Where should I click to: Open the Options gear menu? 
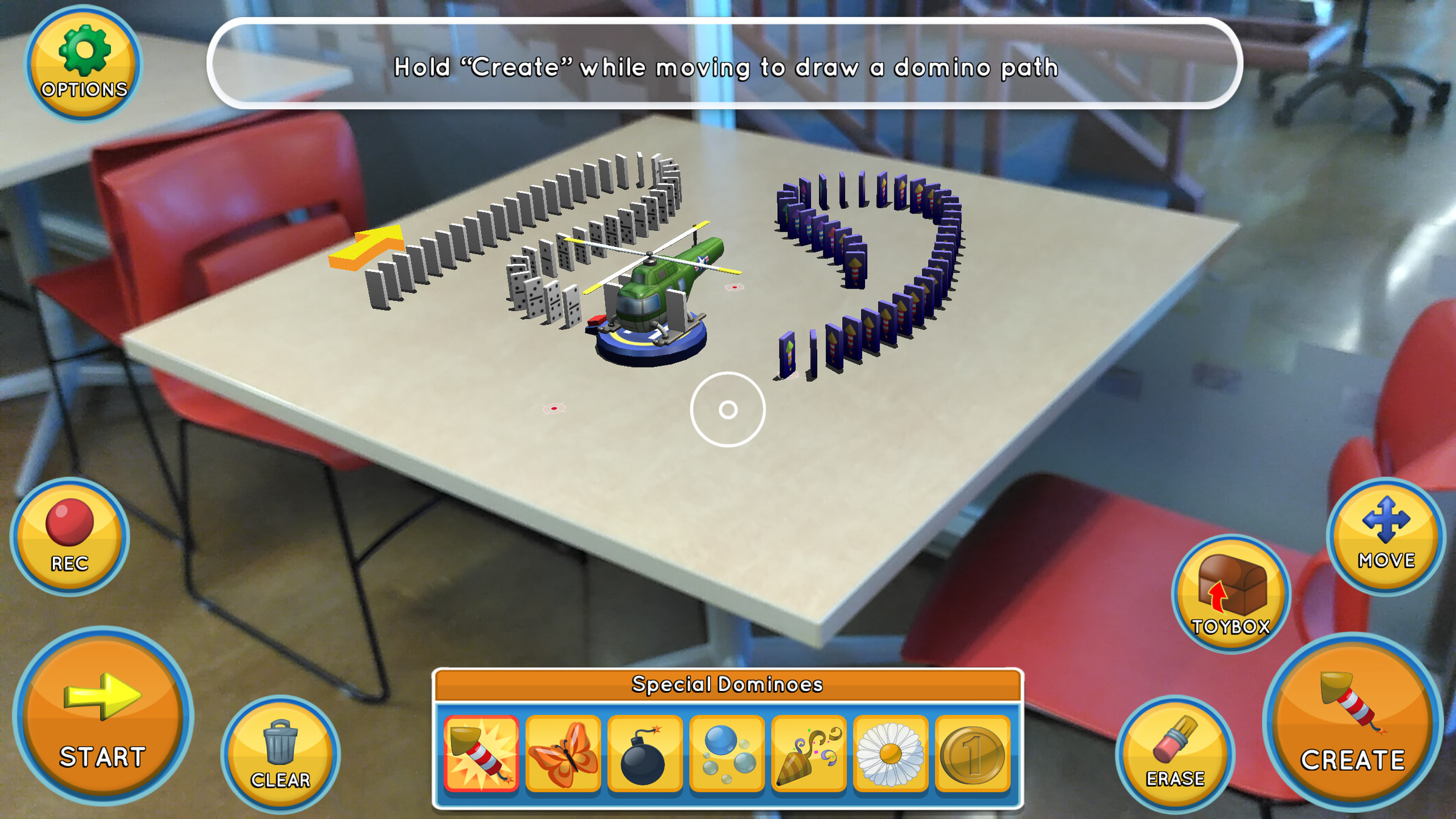click(84, 64)
